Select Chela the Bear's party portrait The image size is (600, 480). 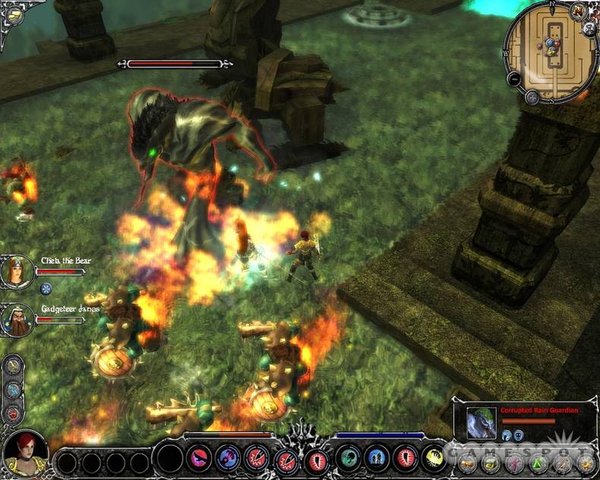click(x=18, y=271)
